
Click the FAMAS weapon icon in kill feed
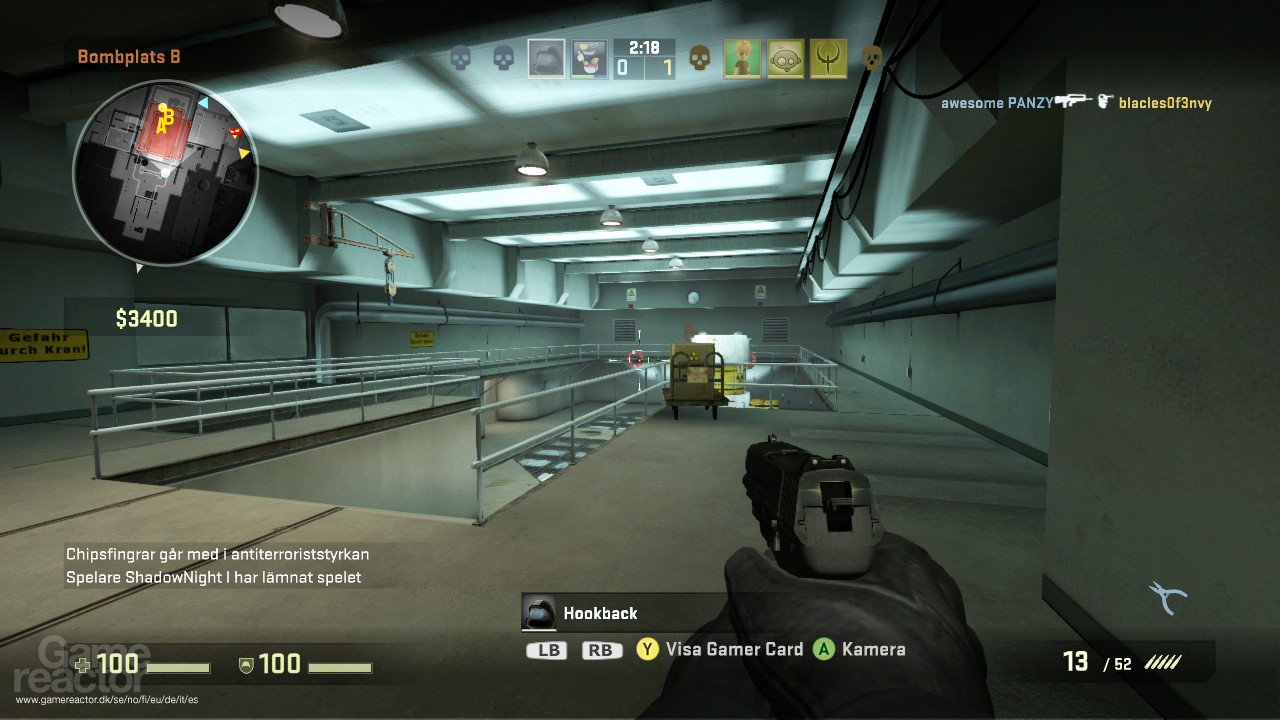tap(1072, 101)
